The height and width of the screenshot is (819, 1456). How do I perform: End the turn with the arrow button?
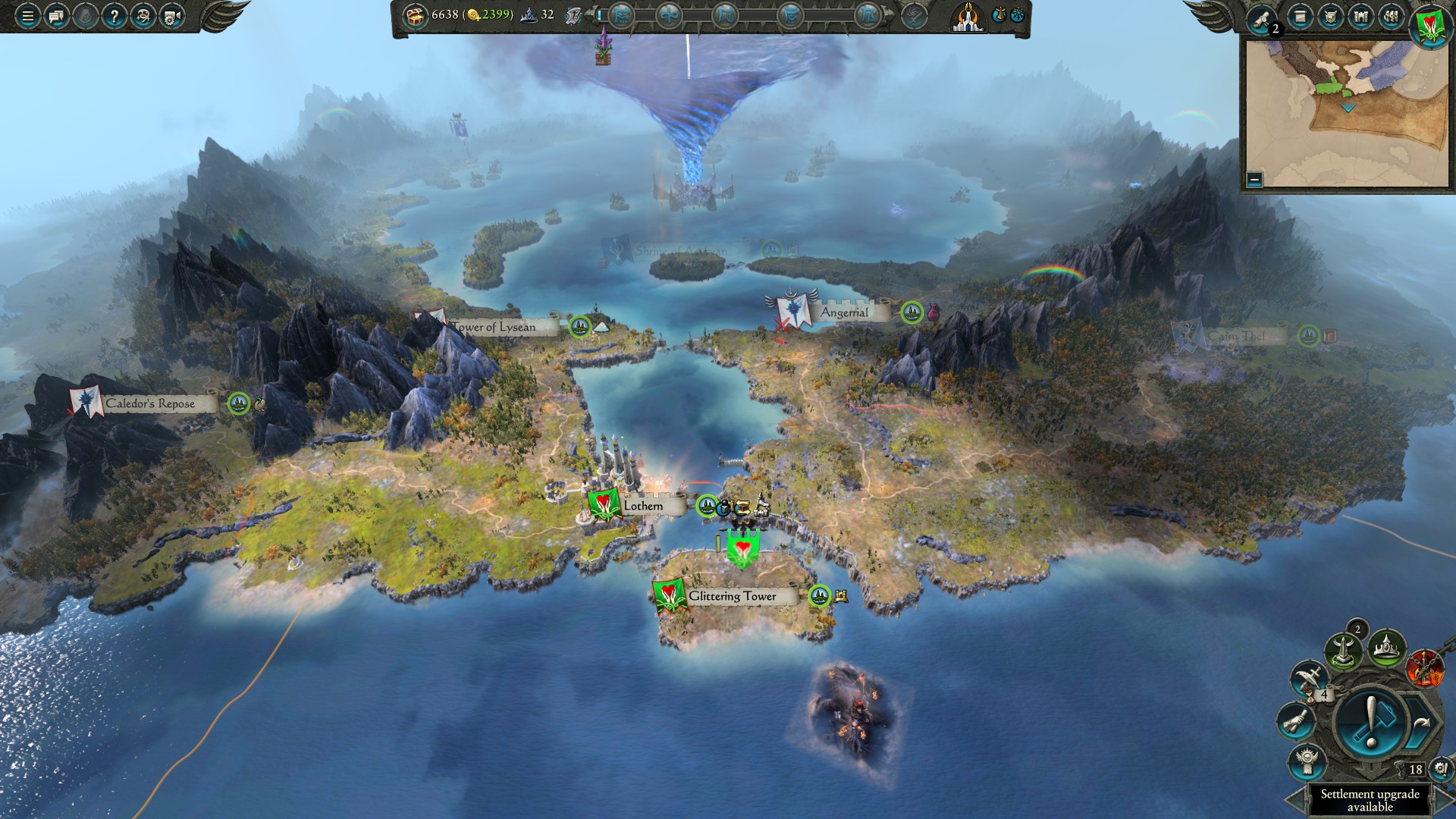[x=1421, y=725]
